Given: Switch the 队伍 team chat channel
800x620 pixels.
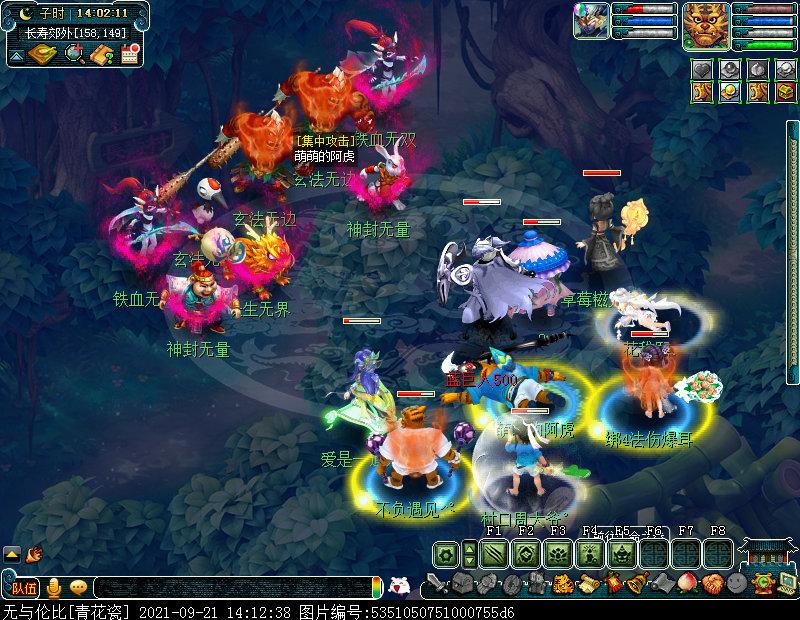Looking at the screenshot, I should point(24,587).
